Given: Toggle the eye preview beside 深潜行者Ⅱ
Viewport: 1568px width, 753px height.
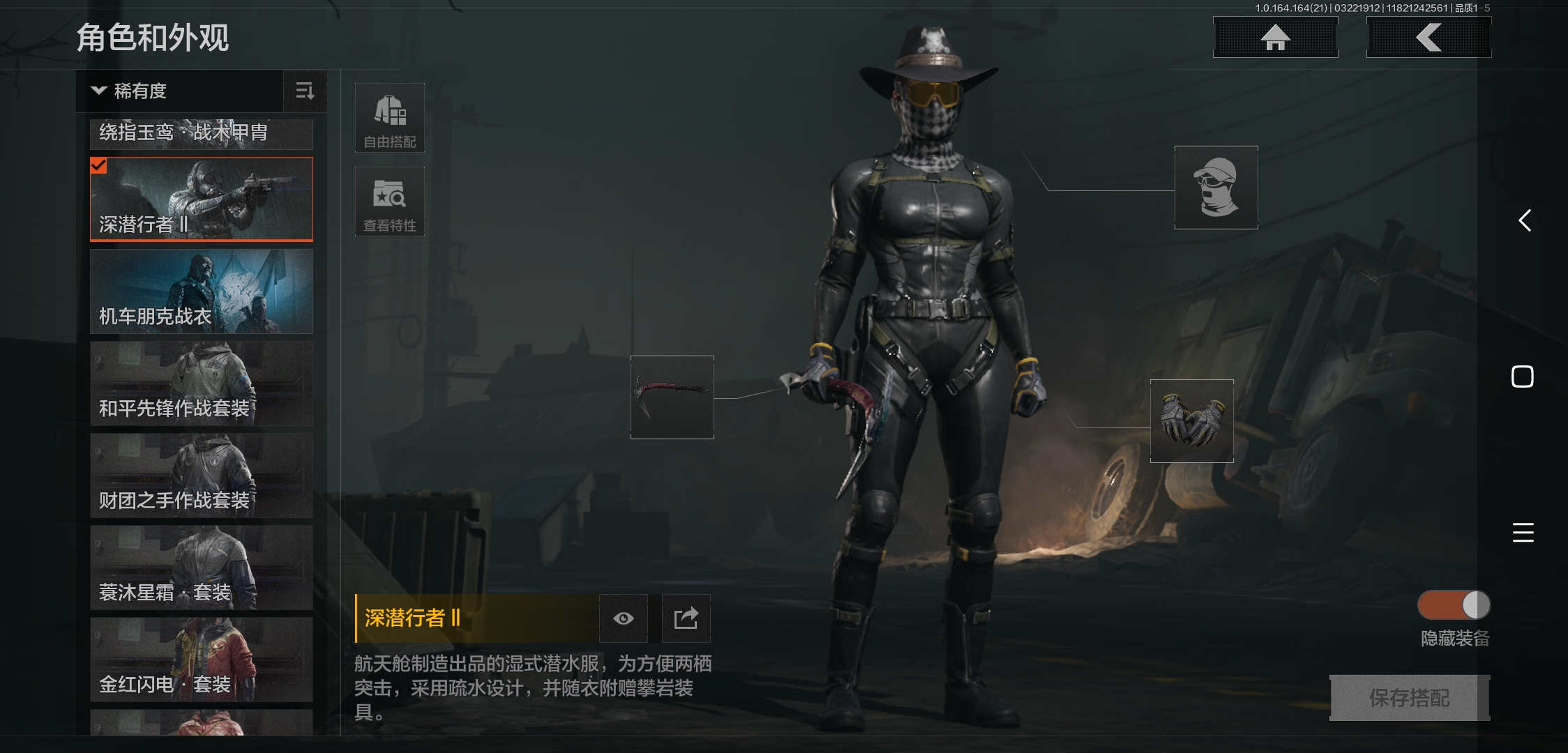Looking at the screenshot, I should coord(623,618).
